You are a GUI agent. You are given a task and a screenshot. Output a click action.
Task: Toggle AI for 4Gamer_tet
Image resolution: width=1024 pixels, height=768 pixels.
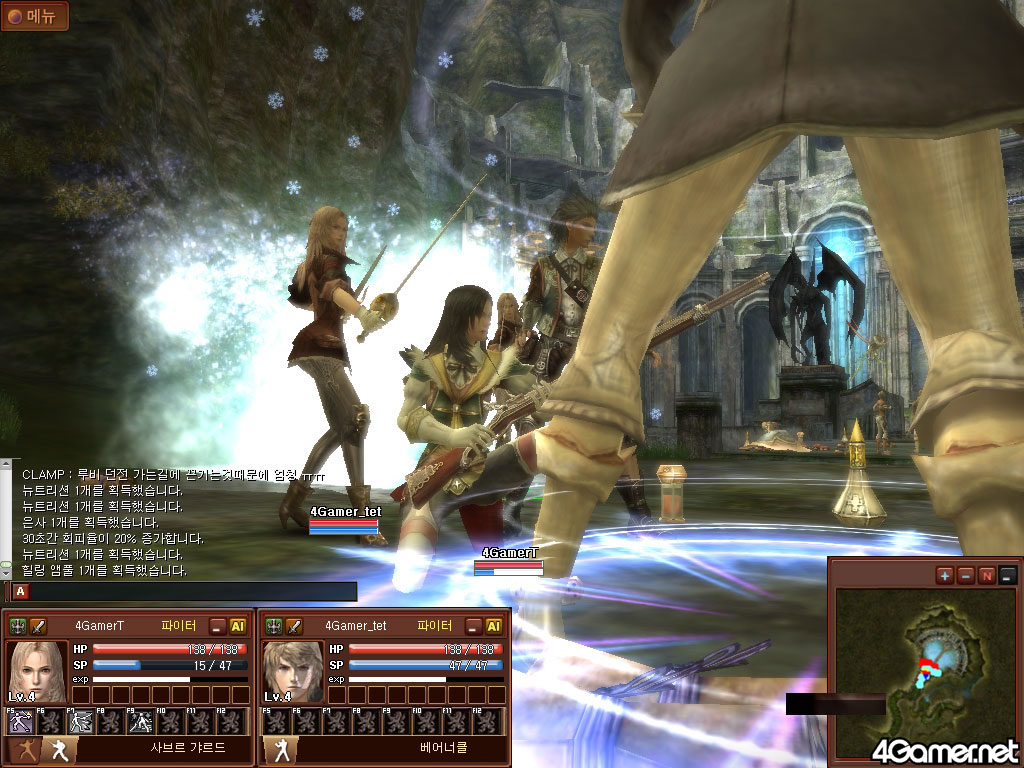coord(493,626)
